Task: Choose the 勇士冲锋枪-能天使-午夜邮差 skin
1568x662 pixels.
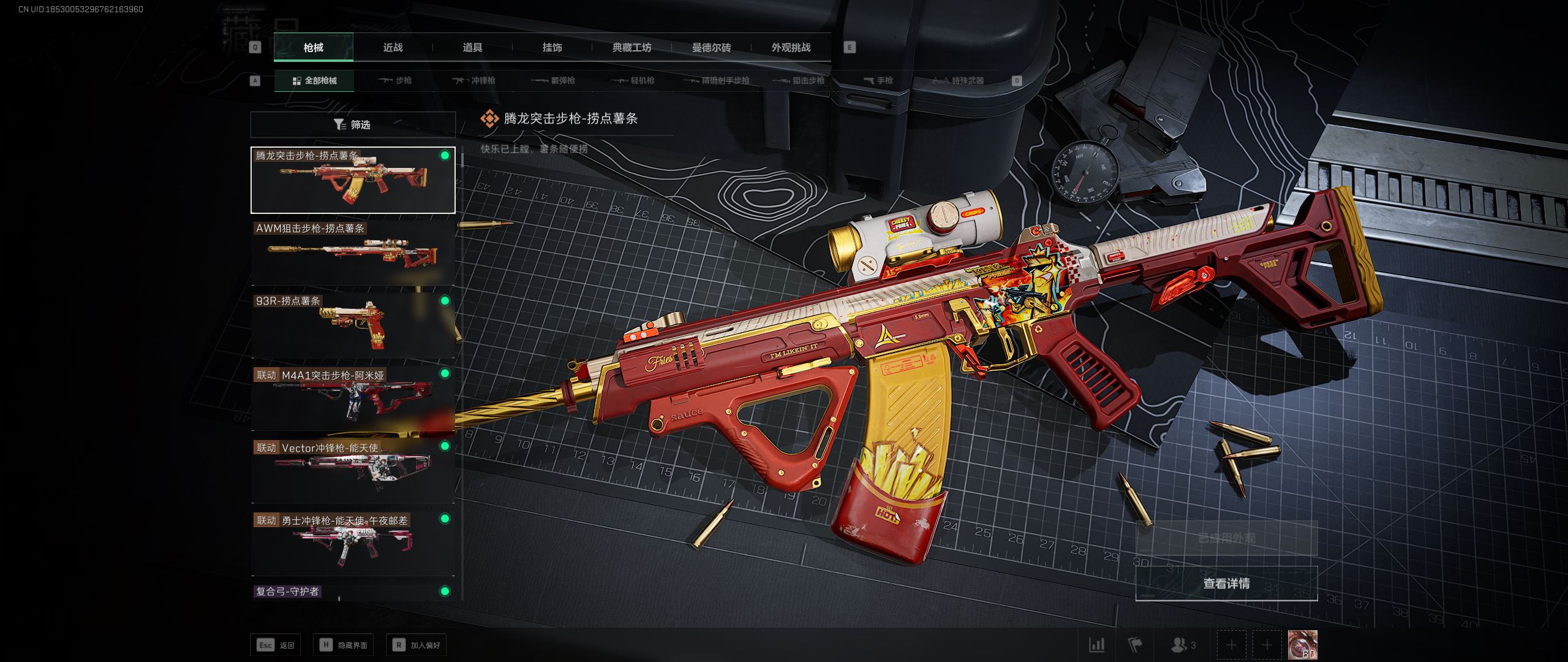Action: click(x=353, y=543)
